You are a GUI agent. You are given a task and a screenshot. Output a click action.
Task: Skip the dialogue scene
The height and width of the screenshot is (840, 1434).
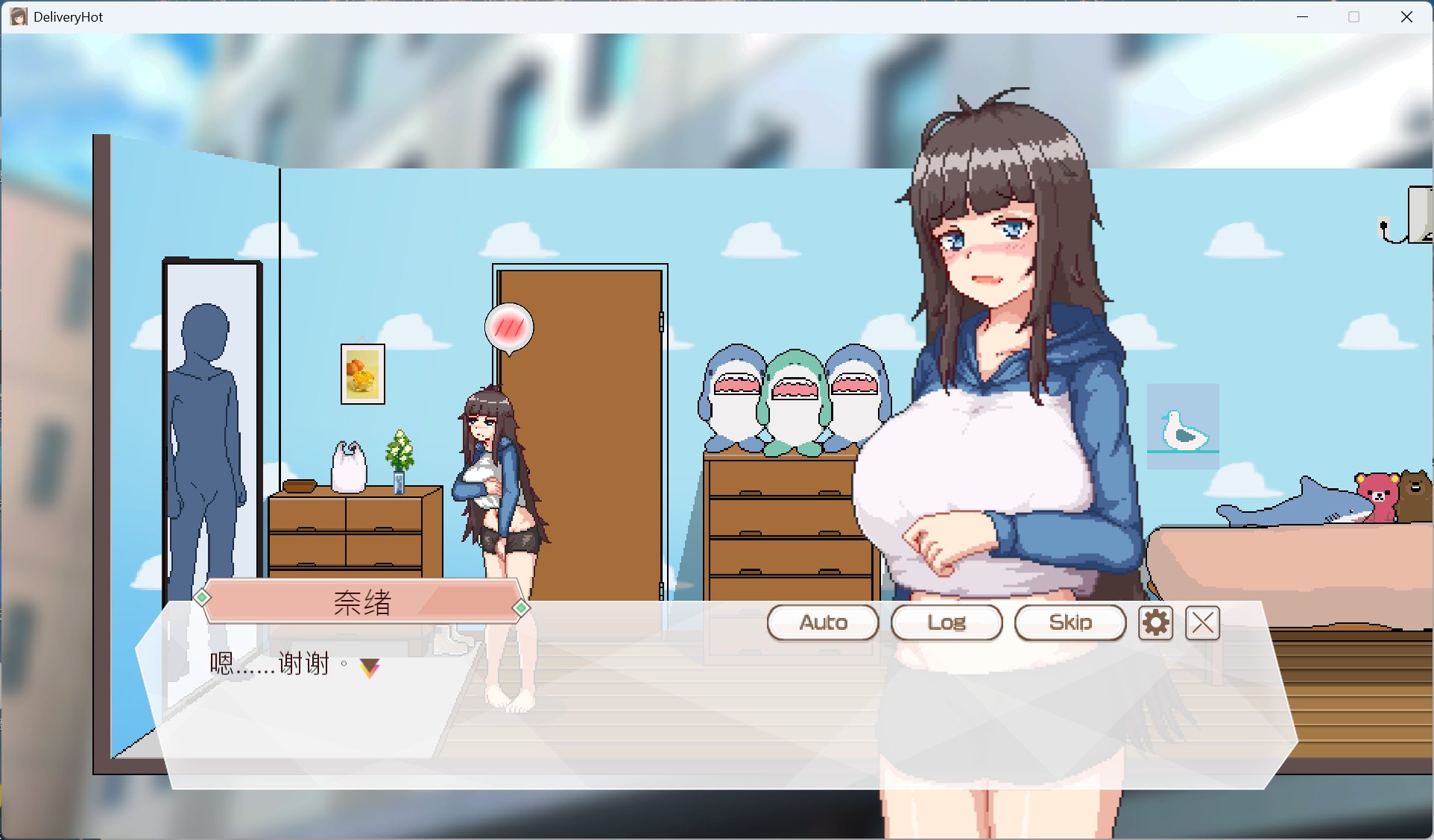point(1070,622)
